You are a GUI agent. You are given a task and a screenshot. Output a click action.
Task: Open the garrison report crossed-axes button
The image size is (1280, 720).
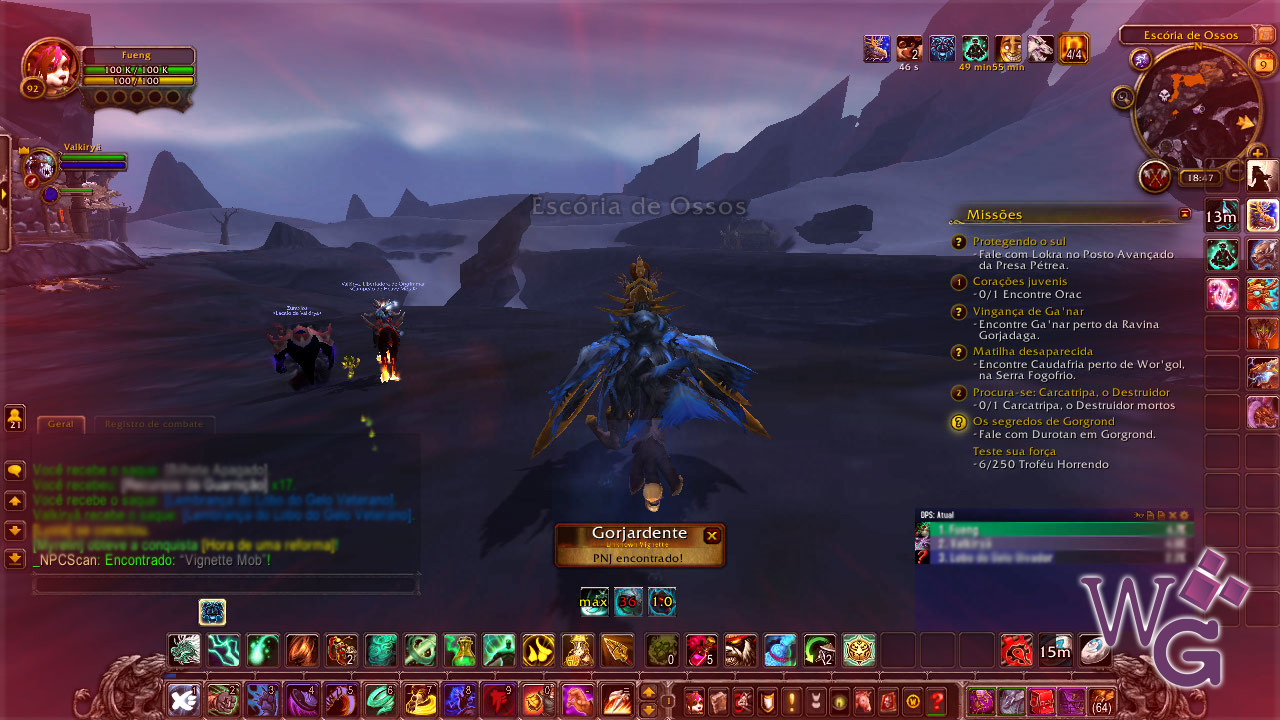coord(1156,177)
